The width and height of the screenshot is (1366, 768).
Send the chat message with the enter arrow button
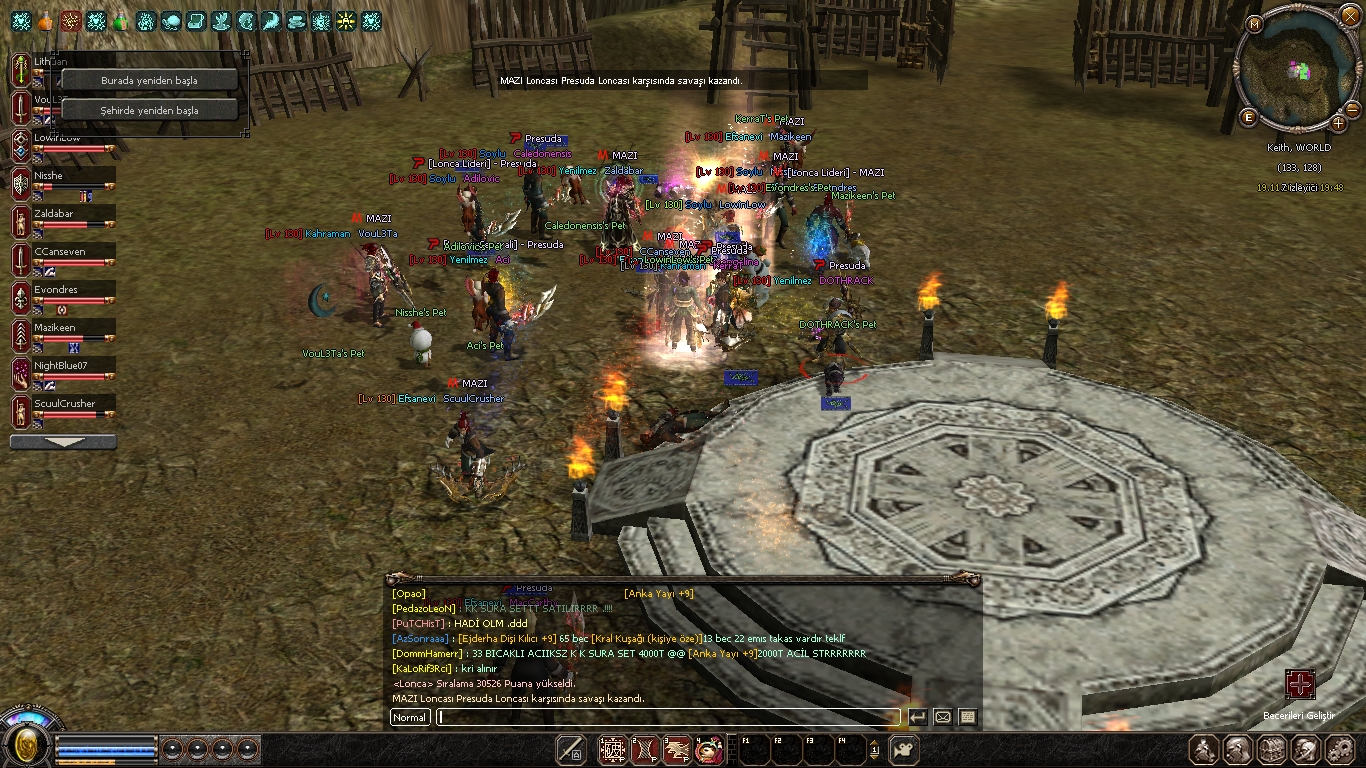917,717
